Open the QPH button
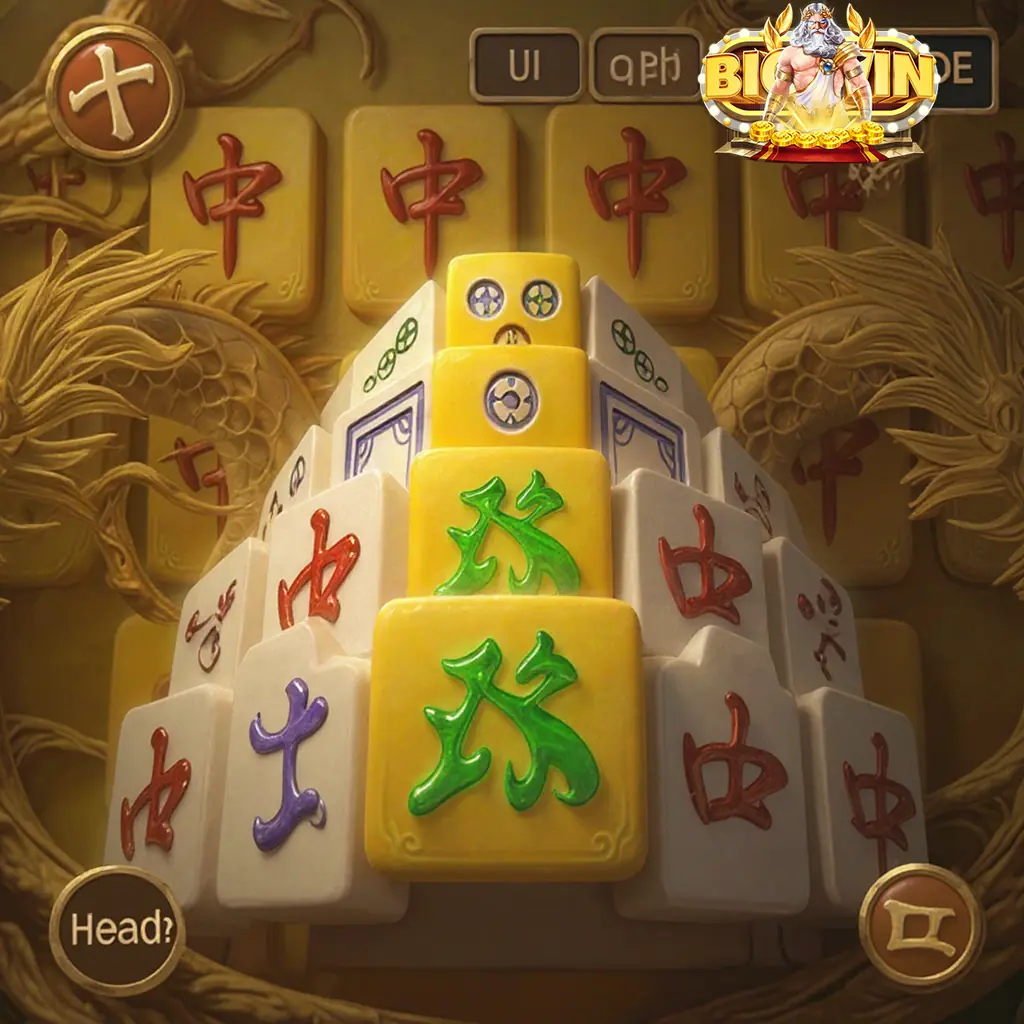The width and height of the screenshot is (1024, 1024). 646,66
